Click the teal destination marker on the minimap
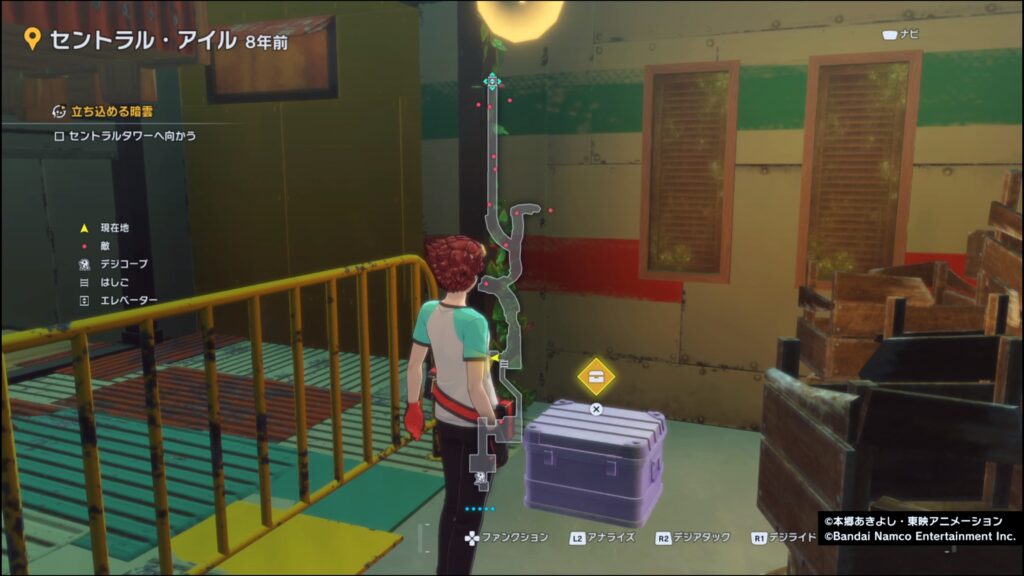Viewport: 1024px width, 576px height. [491, 81]
